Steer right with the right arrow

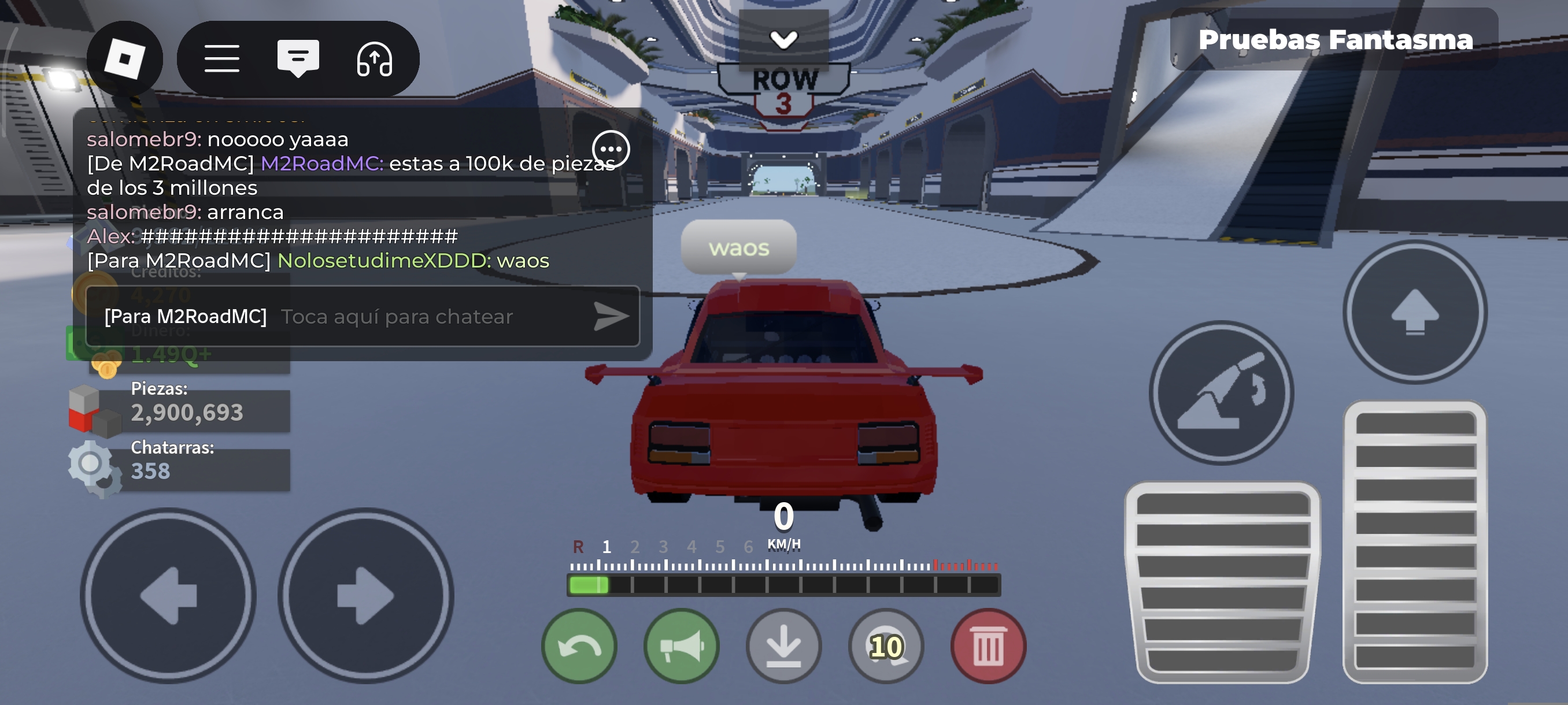coord(366,596)
